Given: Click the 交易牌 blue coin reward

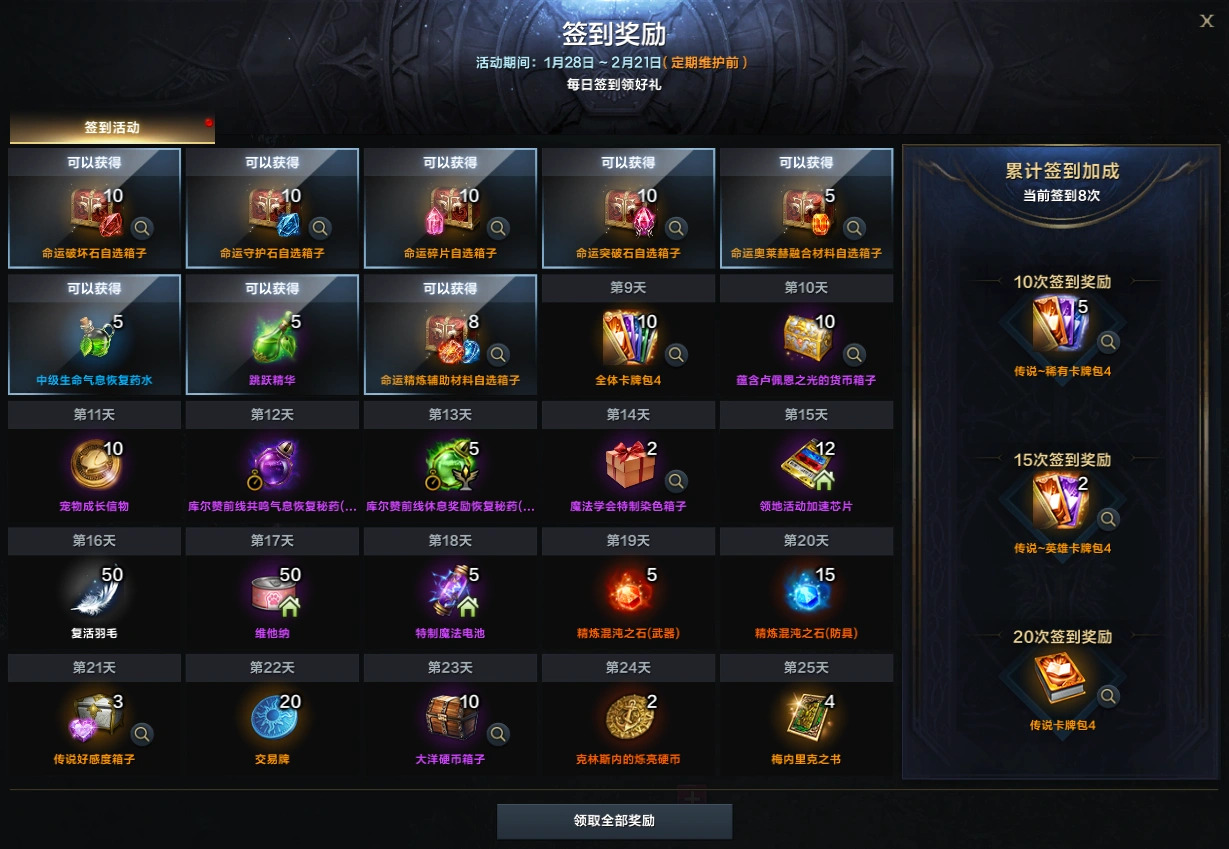Looking at the screenshot, I should [x=272, y=716].
